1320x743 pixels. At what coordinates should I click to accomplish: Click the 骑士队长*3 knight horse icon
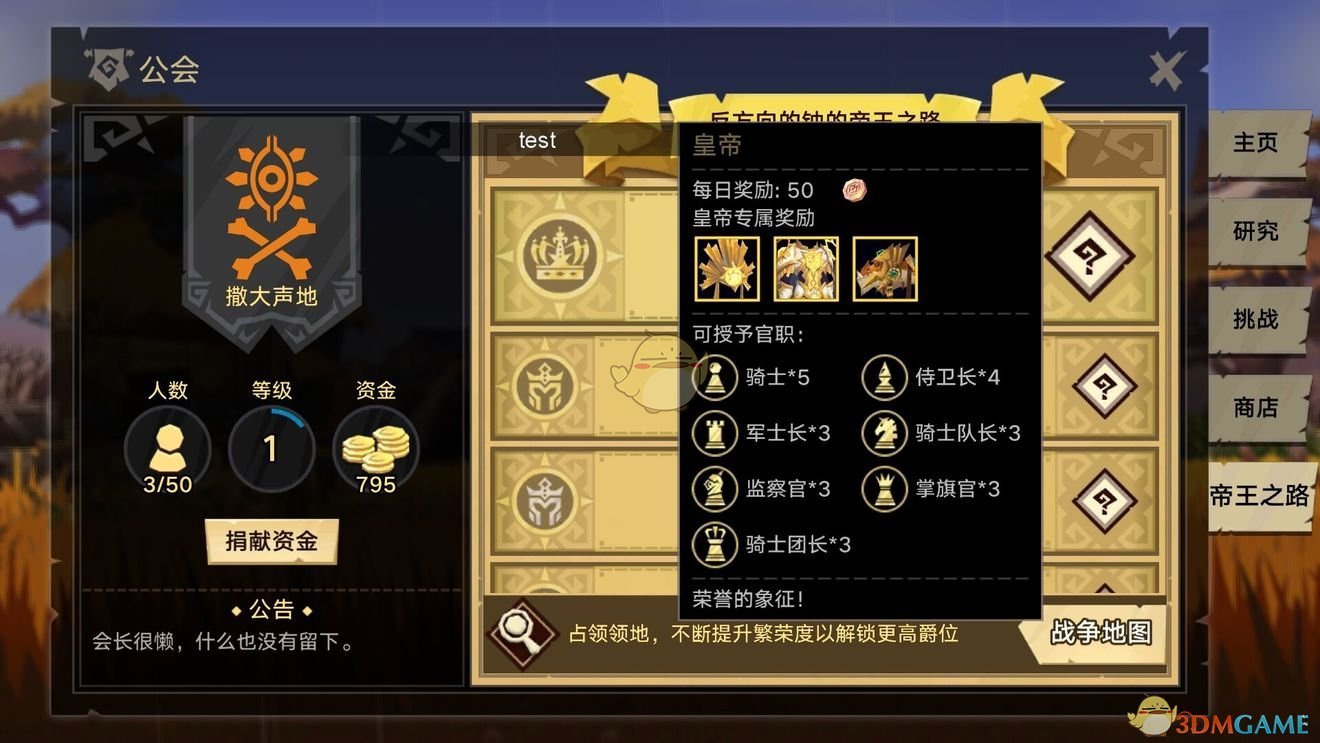pyautogui.click(x=884, y=433)
